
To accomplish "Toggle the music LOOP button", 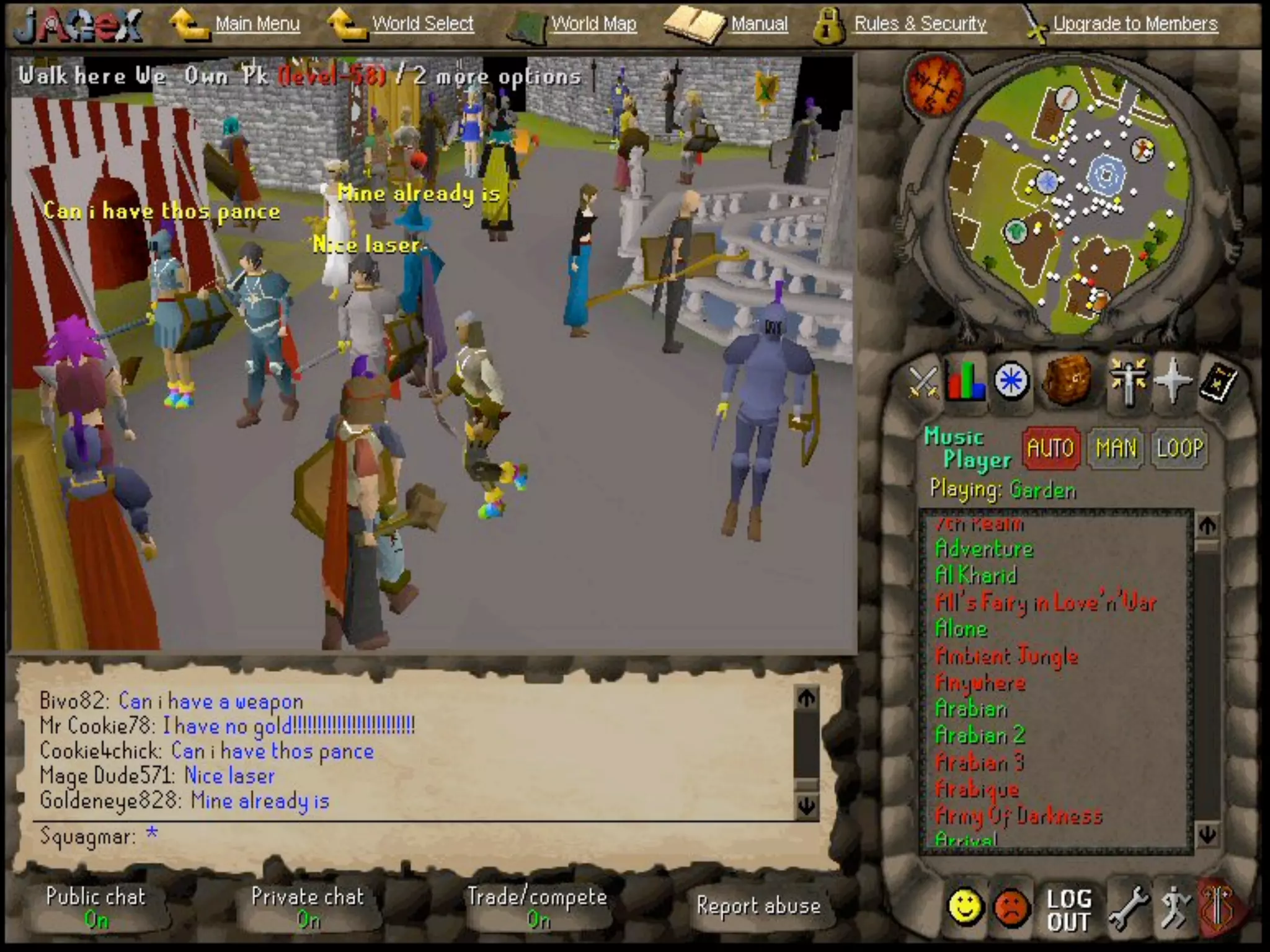I will pyautogui.click(x=1179, y=448).
